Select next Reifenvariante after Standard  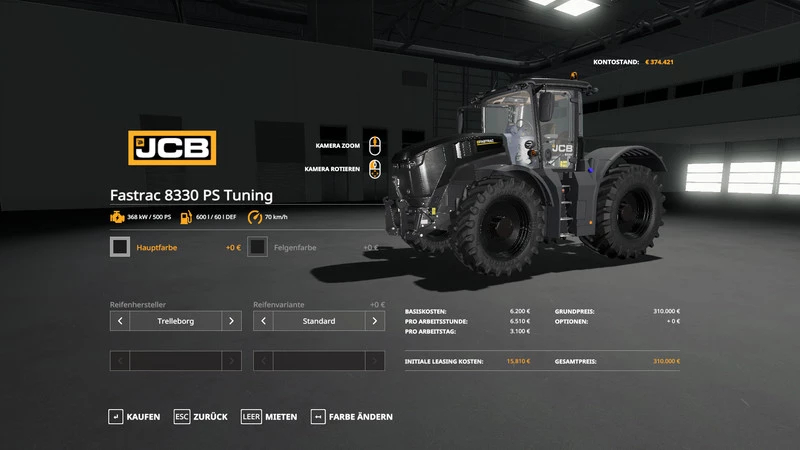375,321
